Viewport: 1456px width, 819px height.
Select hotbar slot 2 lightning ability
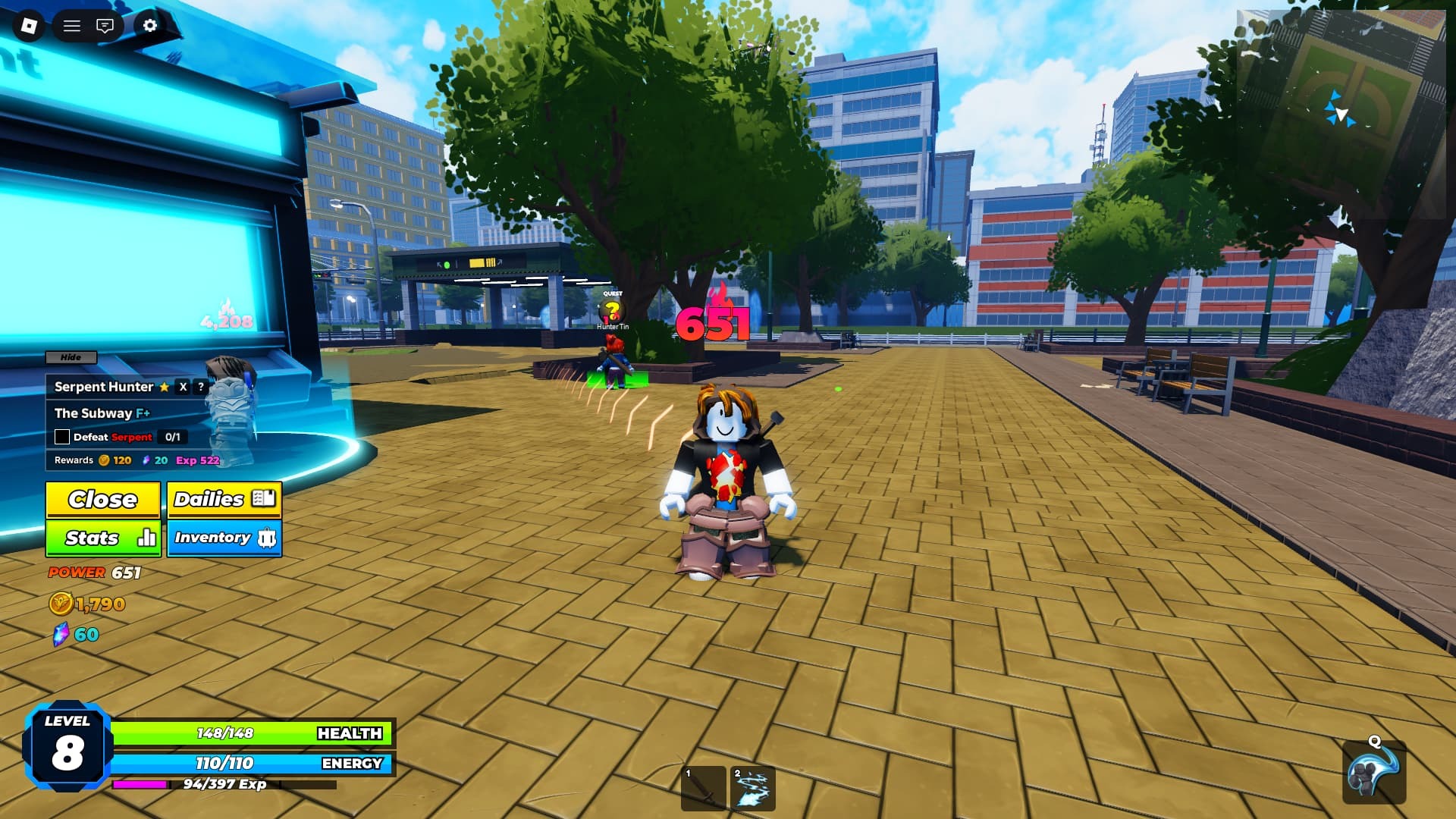pyautogui.click(x=752, y=789)
